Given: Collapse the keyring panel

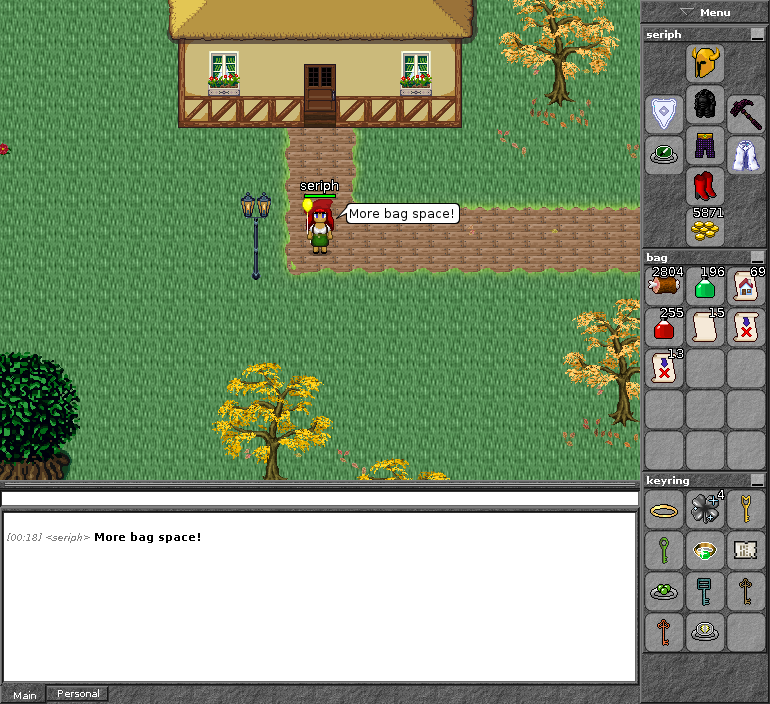Looking at the screenshot, I should tap(757, 481).
